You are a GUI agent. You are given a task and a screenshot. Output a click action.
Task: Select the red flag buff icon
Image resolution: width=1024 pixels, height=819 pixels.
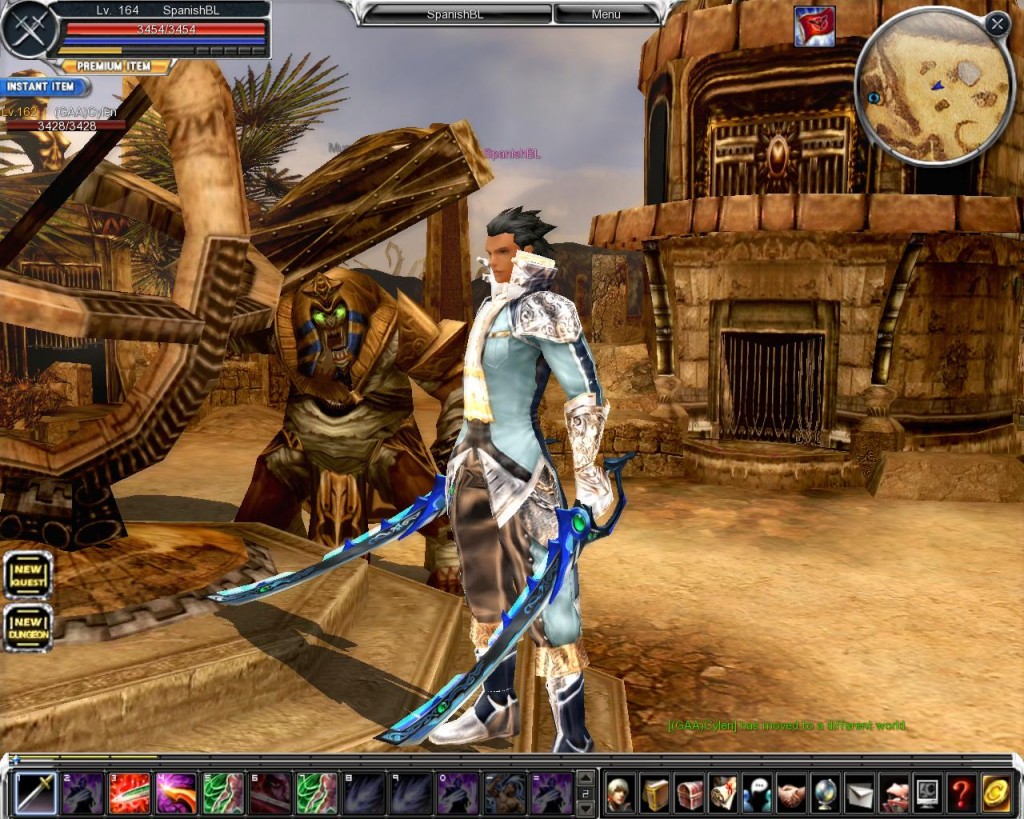click(x=814, y=26)
